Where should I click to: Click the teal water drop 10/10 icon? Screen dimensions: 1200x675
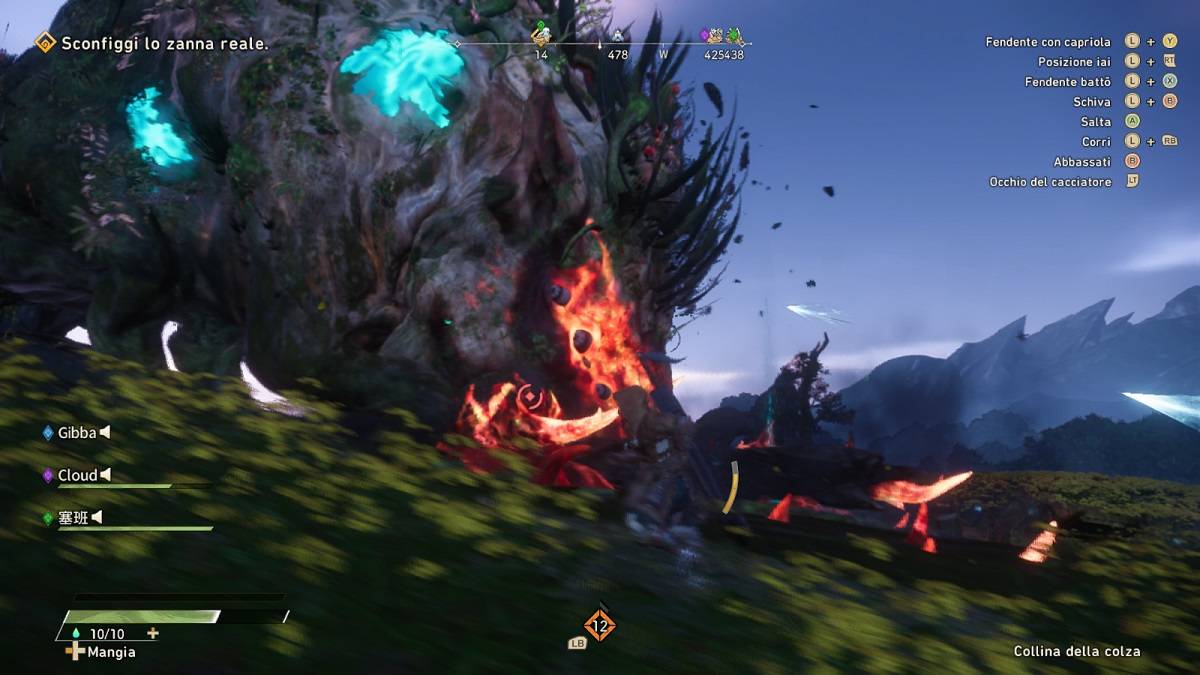(76, 634)
